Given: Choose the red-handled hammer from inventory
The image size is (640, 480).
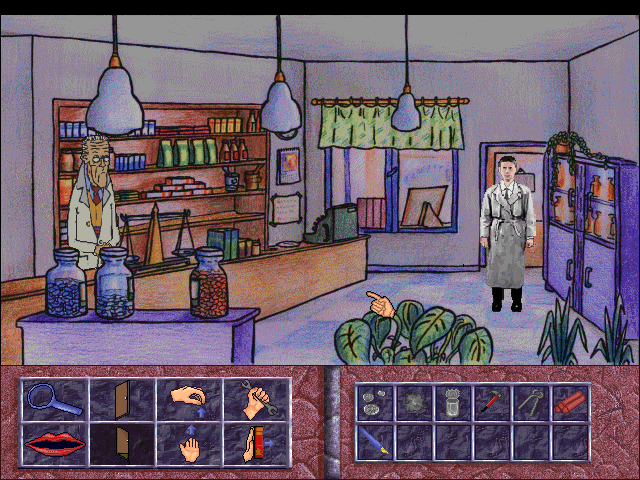Looking at the screenshot, I should tap(492, 403).
